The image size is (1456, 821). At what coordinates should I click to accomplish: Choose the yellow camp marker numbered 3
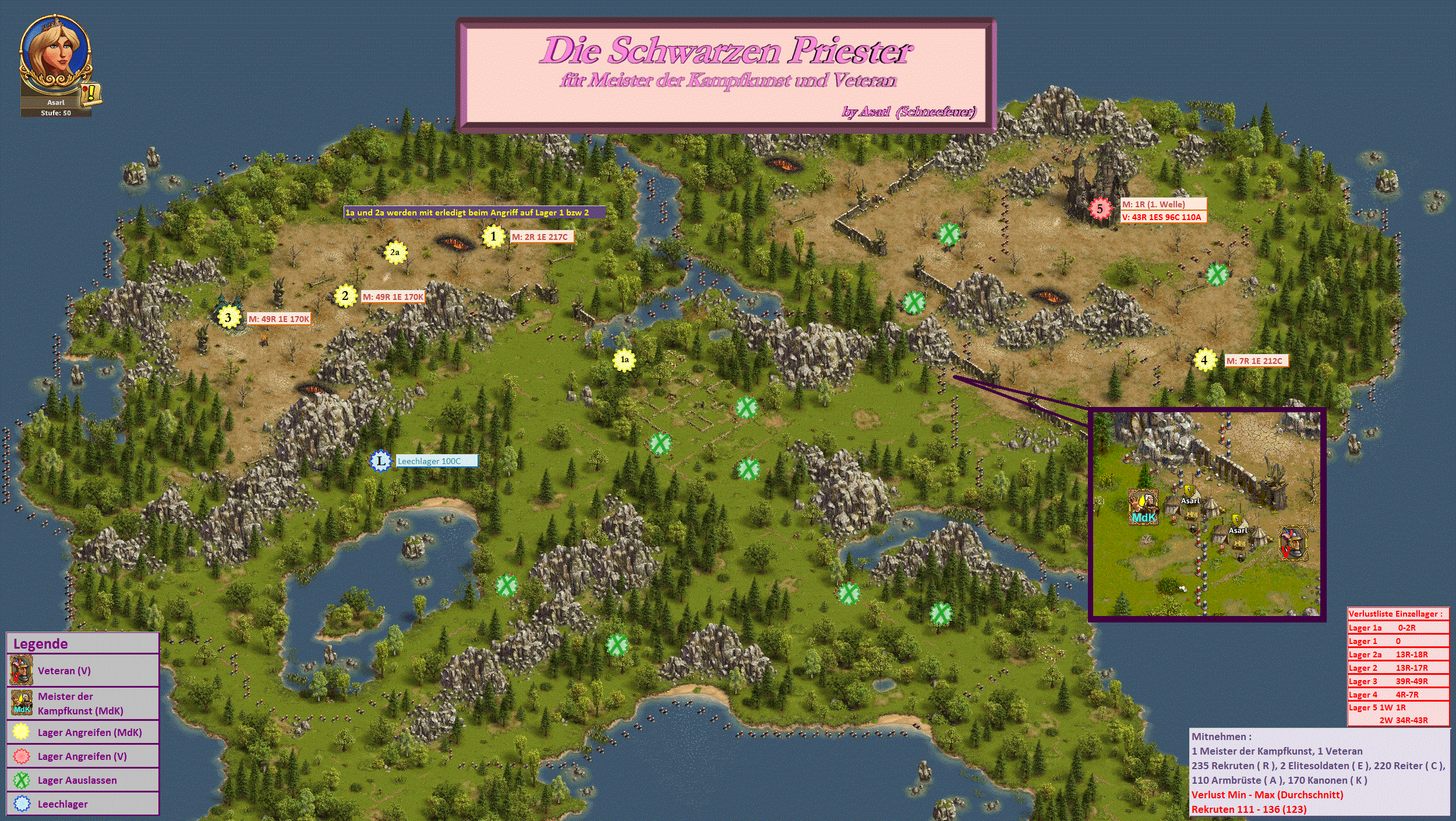pyautogui.click(x=228, y=318)
